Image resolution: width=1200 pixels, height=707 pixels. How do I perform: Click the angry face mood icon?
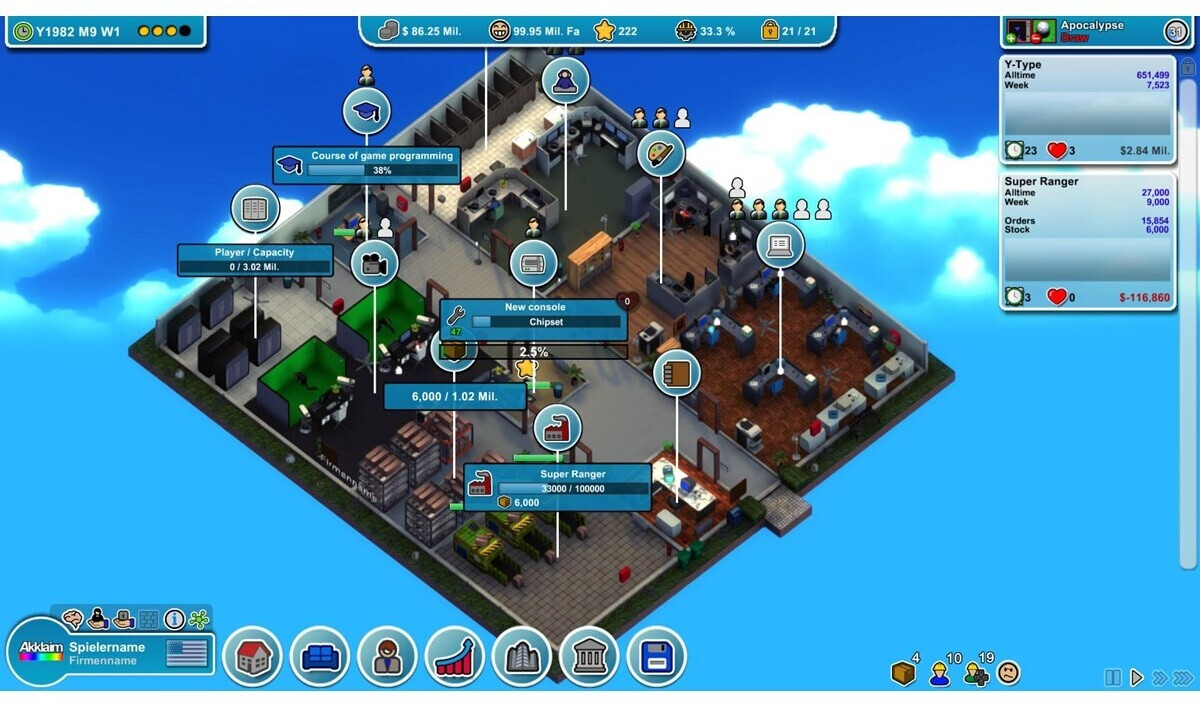pyautogui.click(x=1009, y=673)
